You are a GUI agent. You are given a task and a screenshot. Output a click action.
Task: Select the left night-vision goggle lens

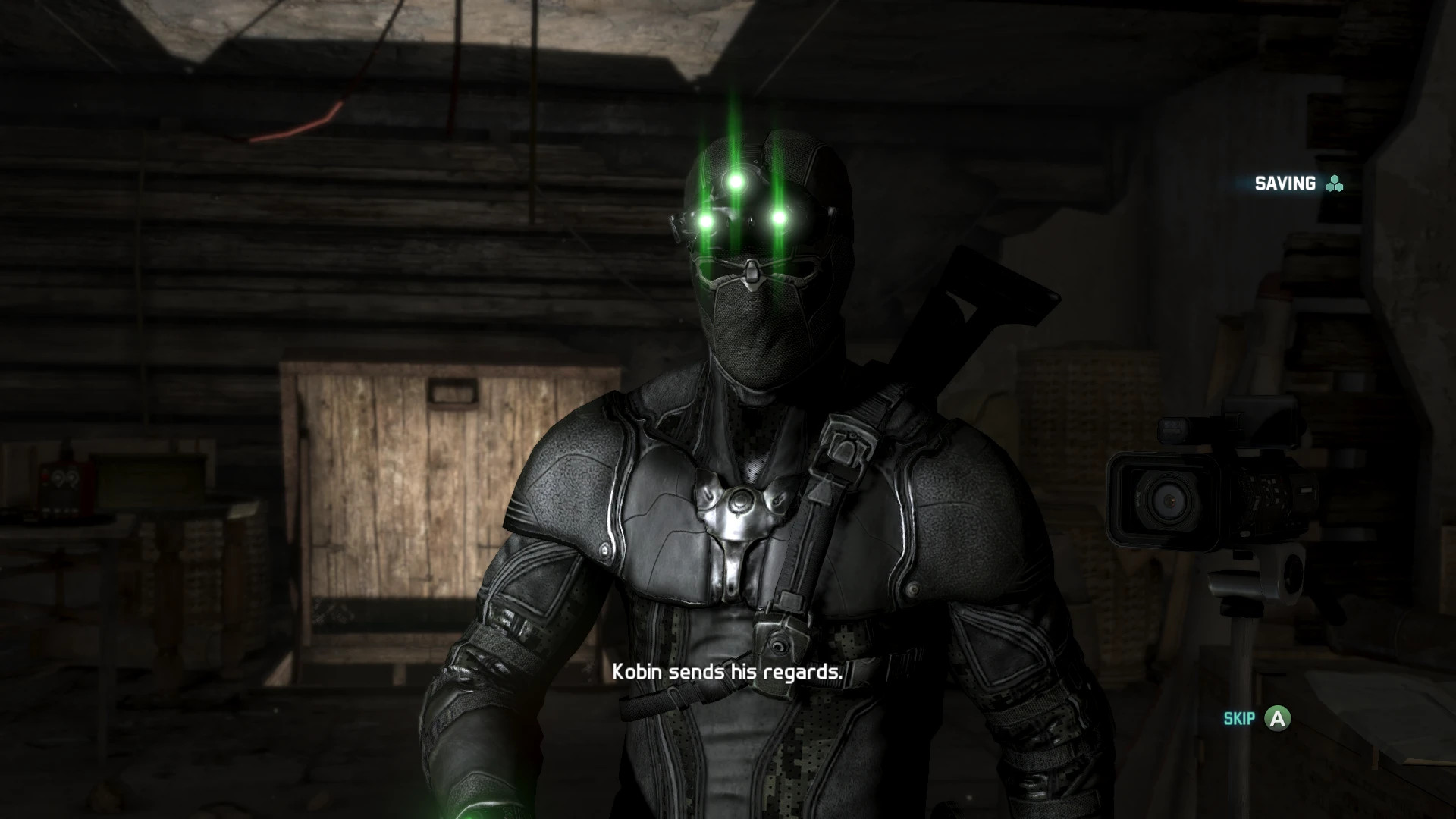705,221
